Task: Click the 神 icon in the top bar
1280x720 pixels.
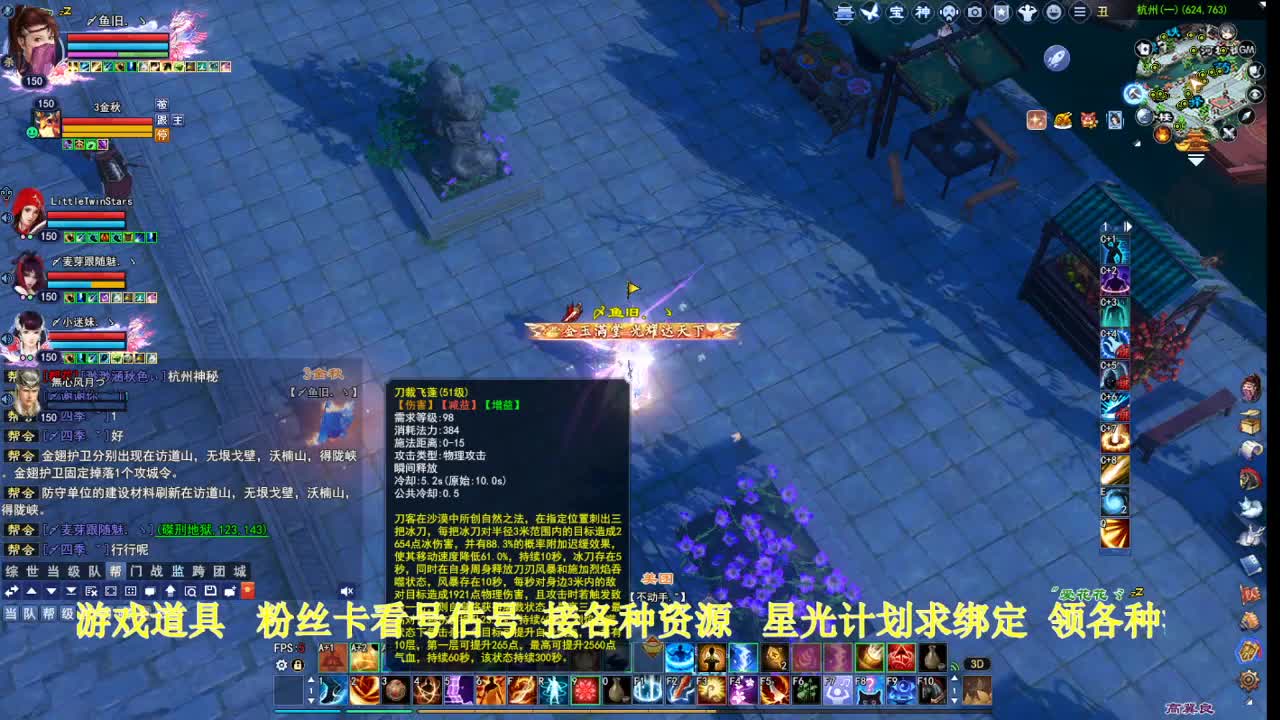Action: [x=922, y=12]
